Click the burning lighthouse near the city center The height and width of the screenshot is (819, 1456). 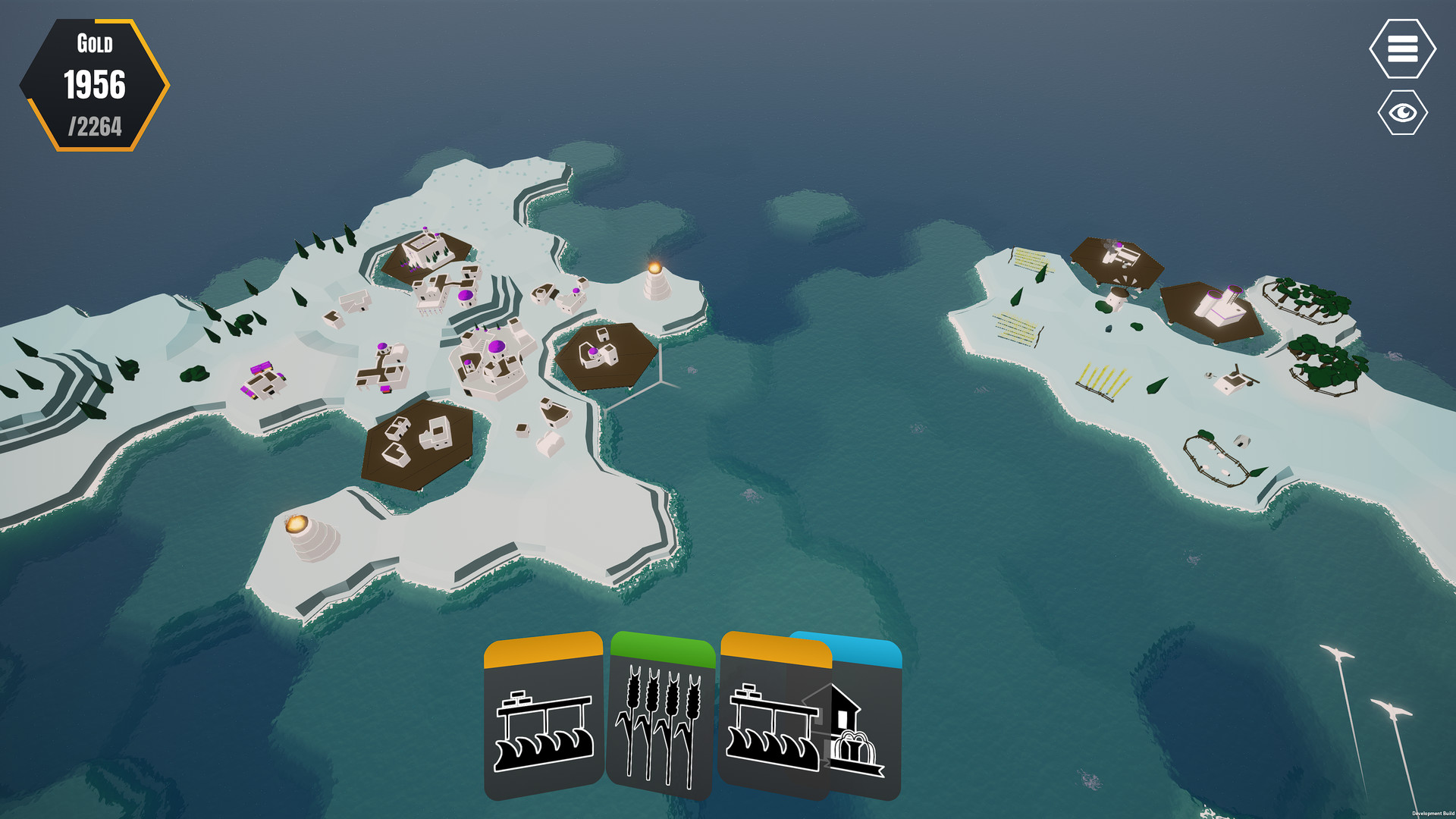click(654, 281)
